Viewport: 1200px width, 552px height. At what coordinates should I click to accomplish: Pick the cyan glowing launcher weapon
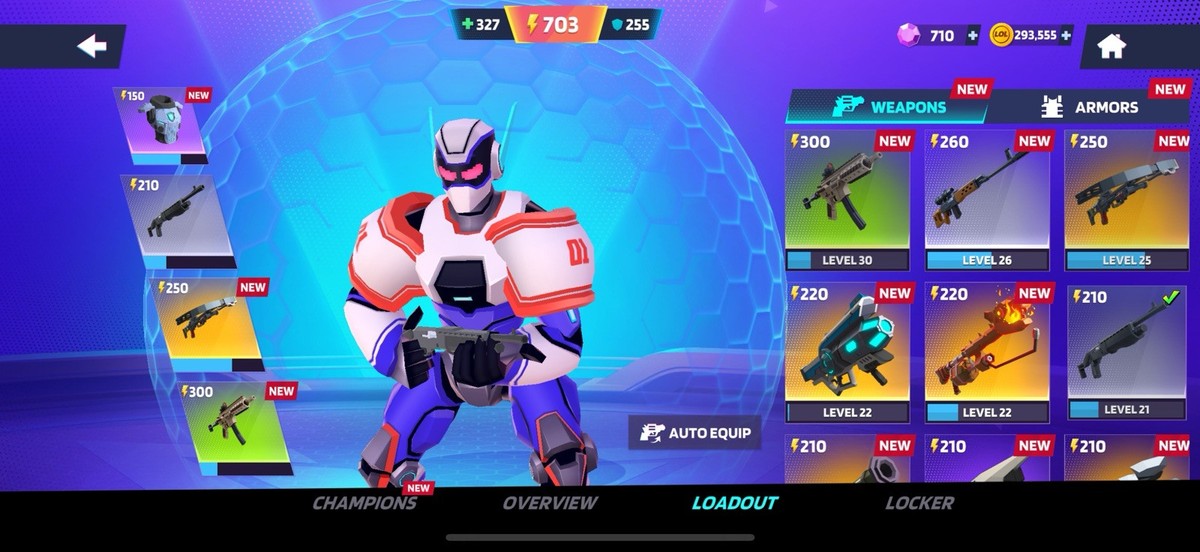click(847, 352)
